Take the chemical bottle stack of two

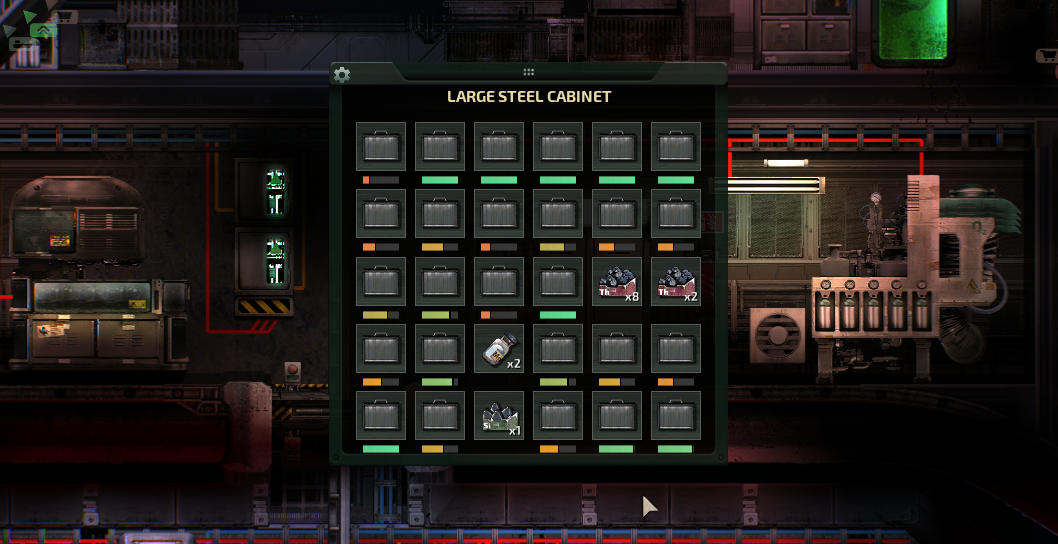click(x=499, y=348)
